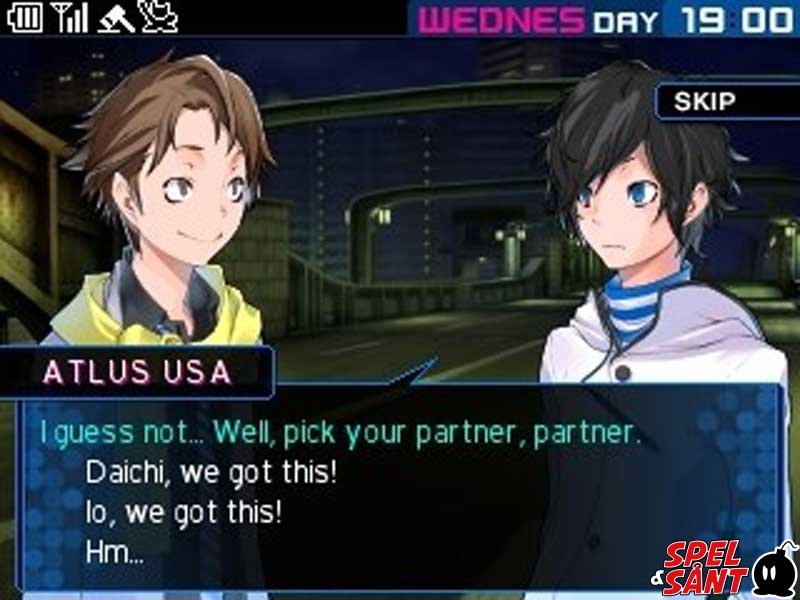
Task: Pick the hesitant "Hm..." response
Action: 115,552
